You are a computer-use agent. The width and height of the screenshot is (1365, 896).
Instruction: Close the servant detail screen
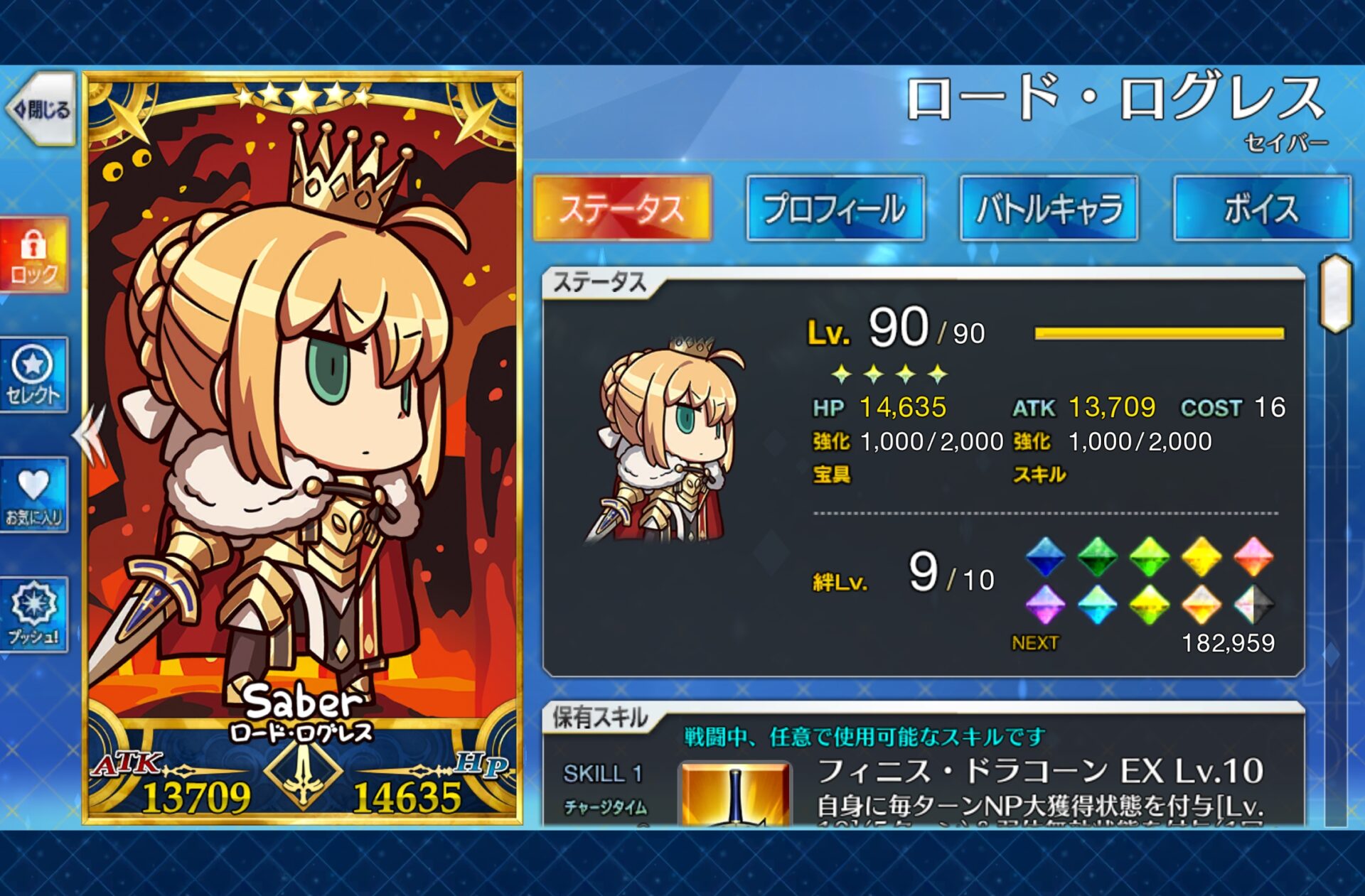[41, 109]
